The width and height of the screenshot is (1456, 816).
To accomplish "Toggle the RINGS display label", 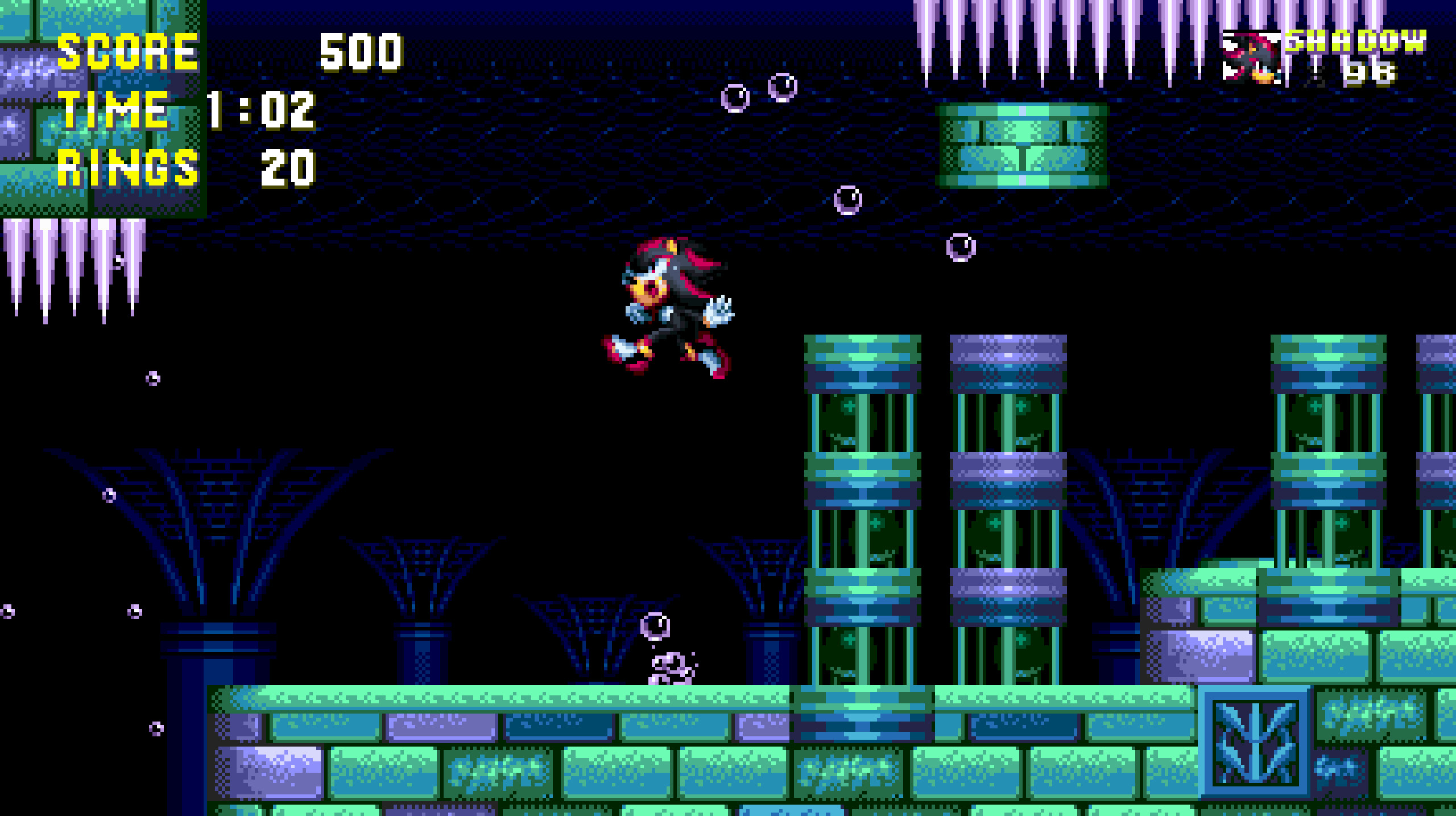I will click(x=128, y=168).
